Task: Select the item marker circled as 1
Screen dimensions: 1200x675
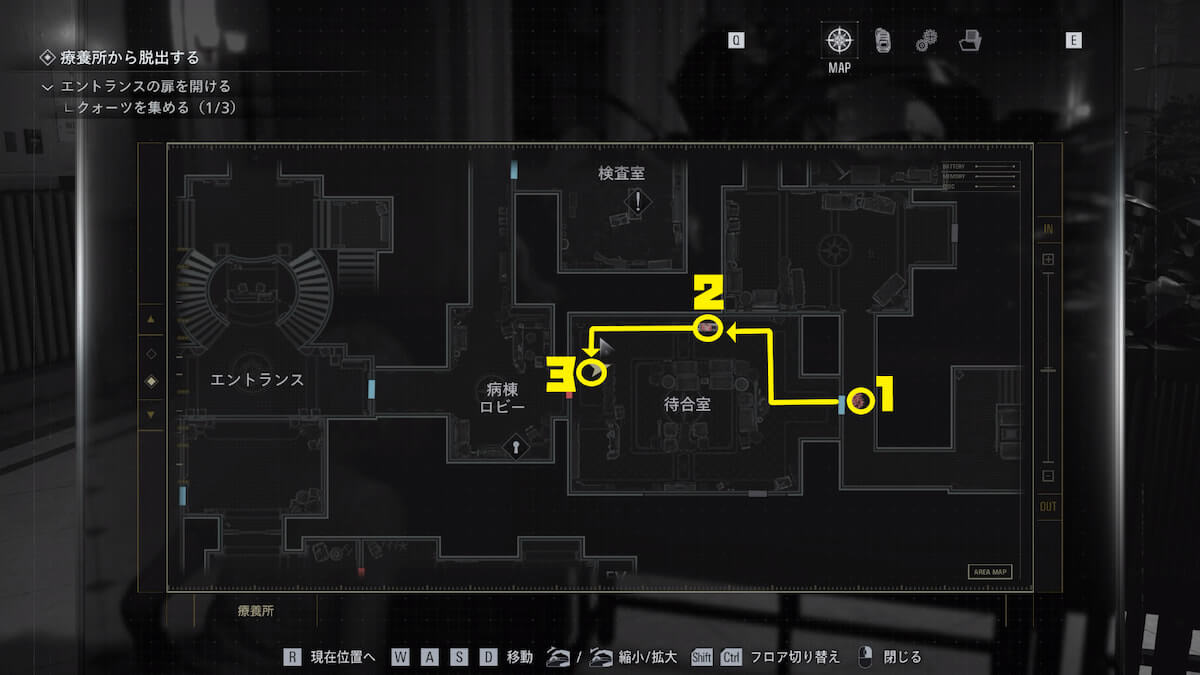Action: click(859, 401)
